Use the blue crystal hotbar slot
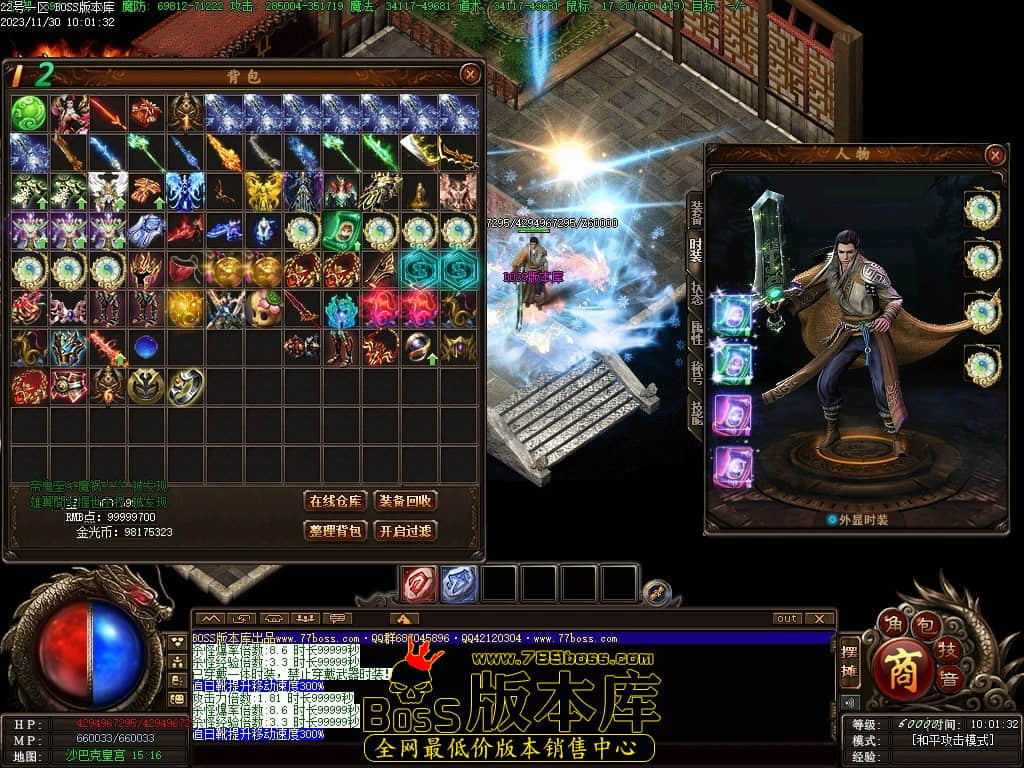1024x768 pixels. pyautogui.click(x=459, y=584)
